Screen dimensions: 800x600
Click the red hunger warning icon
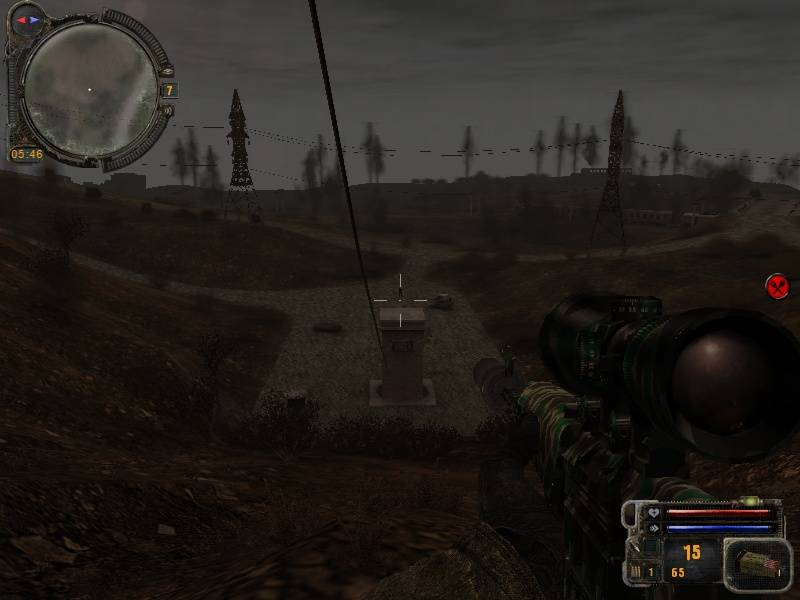point(777,287)
